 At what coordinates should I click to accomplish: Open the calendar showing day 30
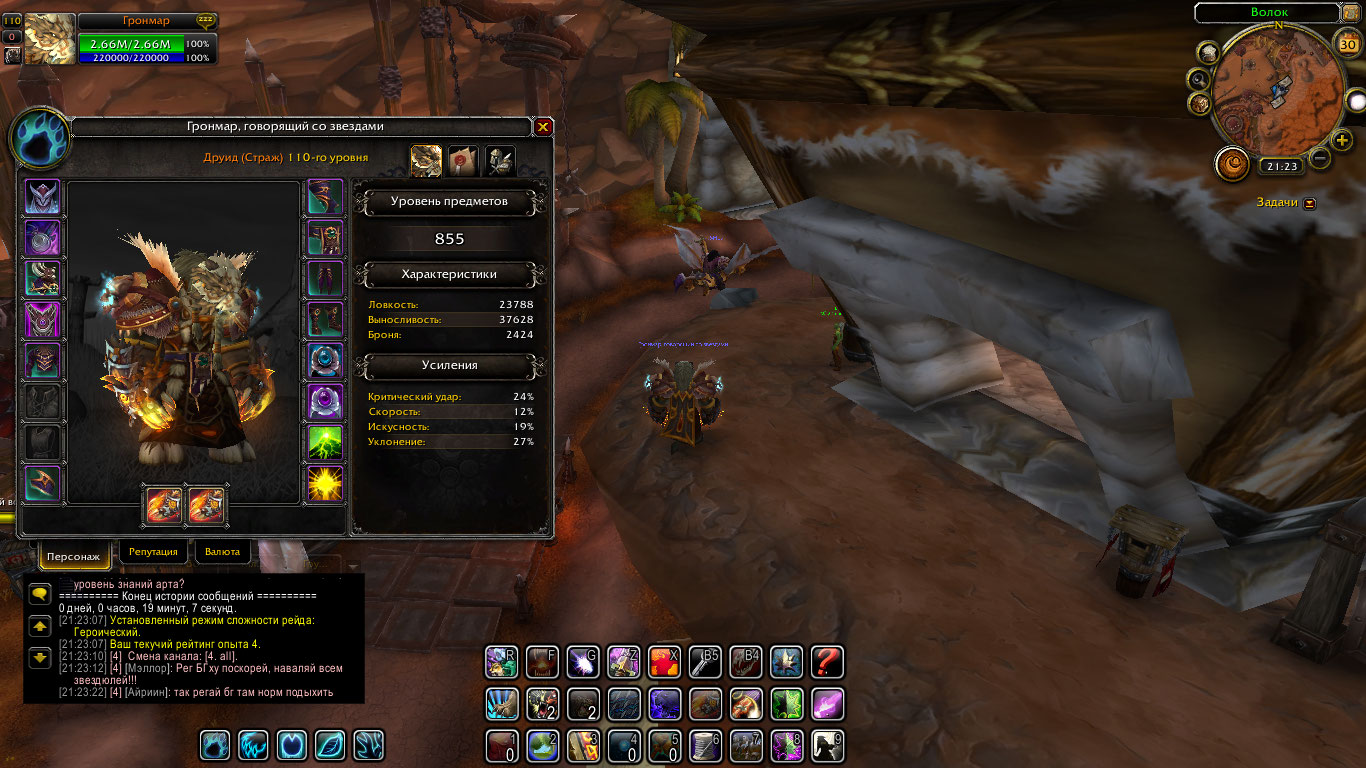tap(1347, 43)
